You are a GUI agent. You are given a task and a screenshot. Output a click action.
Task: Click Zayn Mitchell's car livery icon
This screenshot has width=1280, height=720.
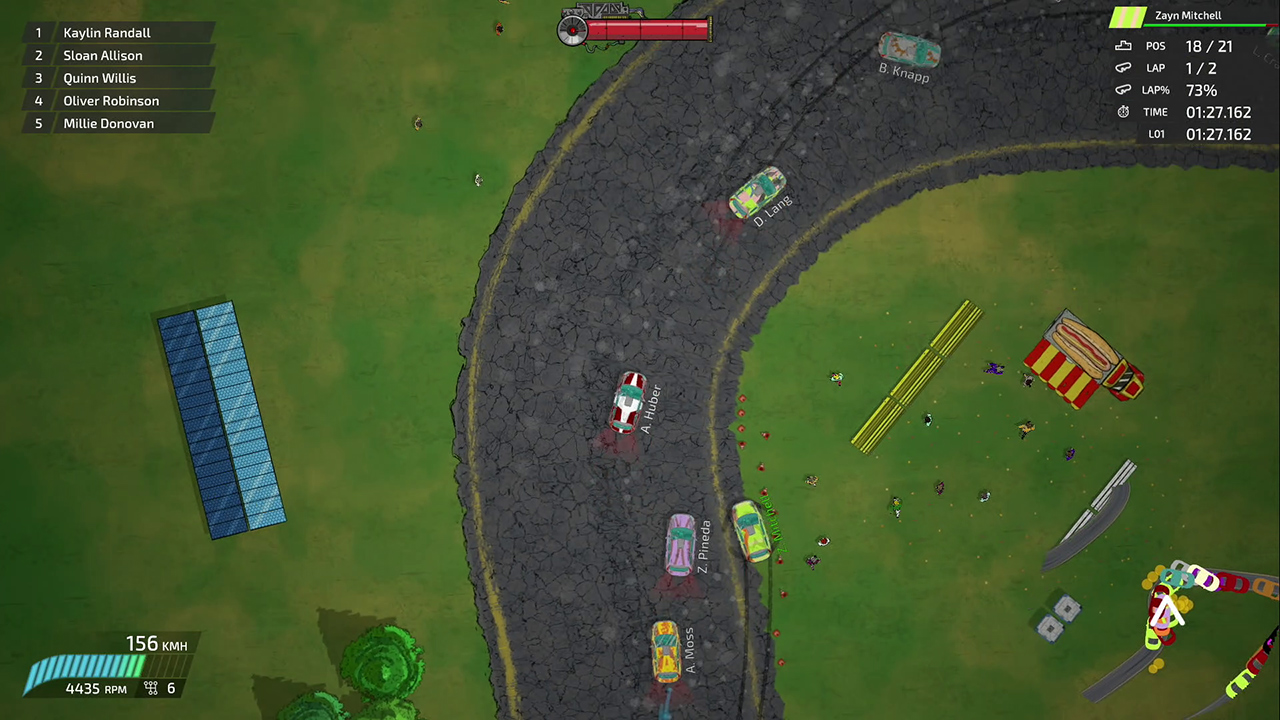1128,17
